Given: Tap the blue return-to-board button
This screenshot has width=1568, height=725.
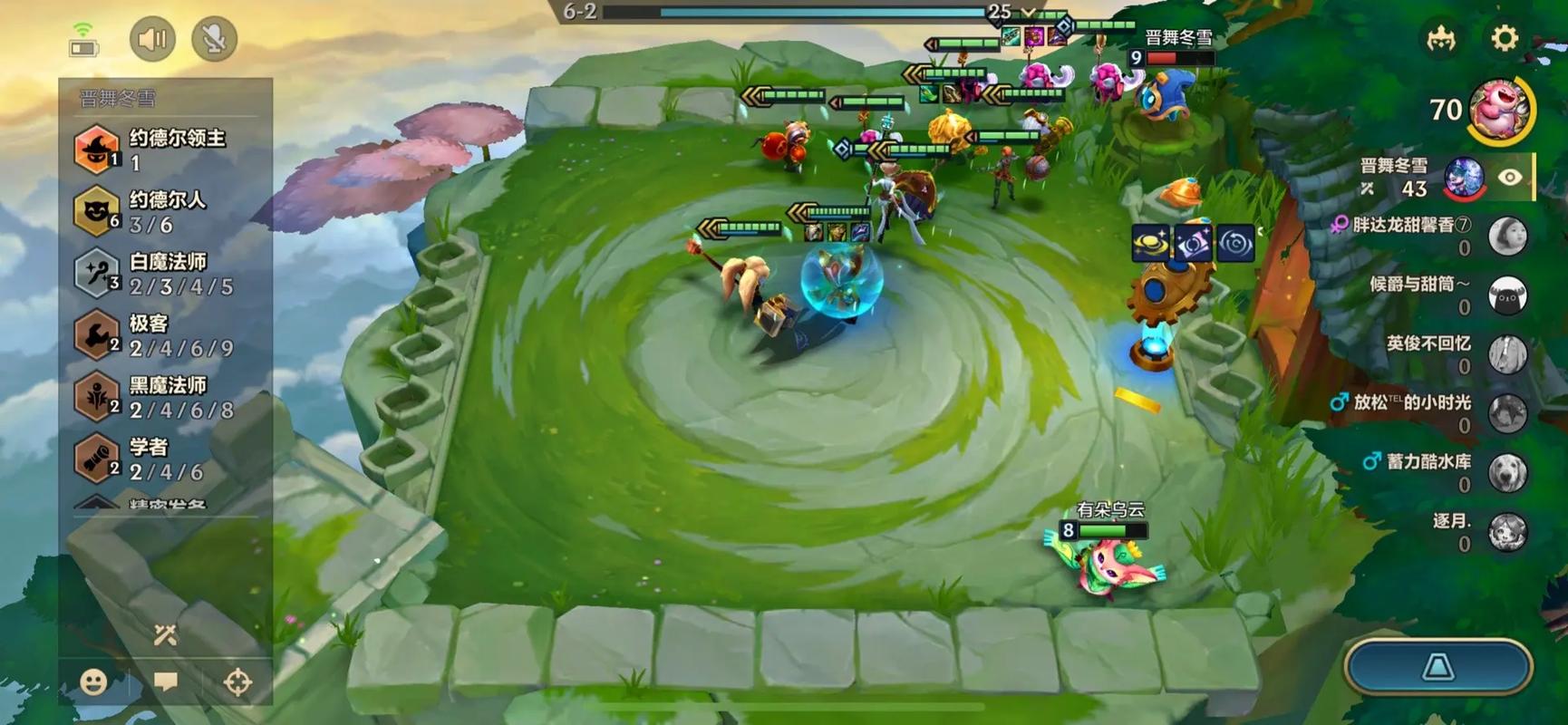Looking at the screenshot, I should [x=1438, y=668].
